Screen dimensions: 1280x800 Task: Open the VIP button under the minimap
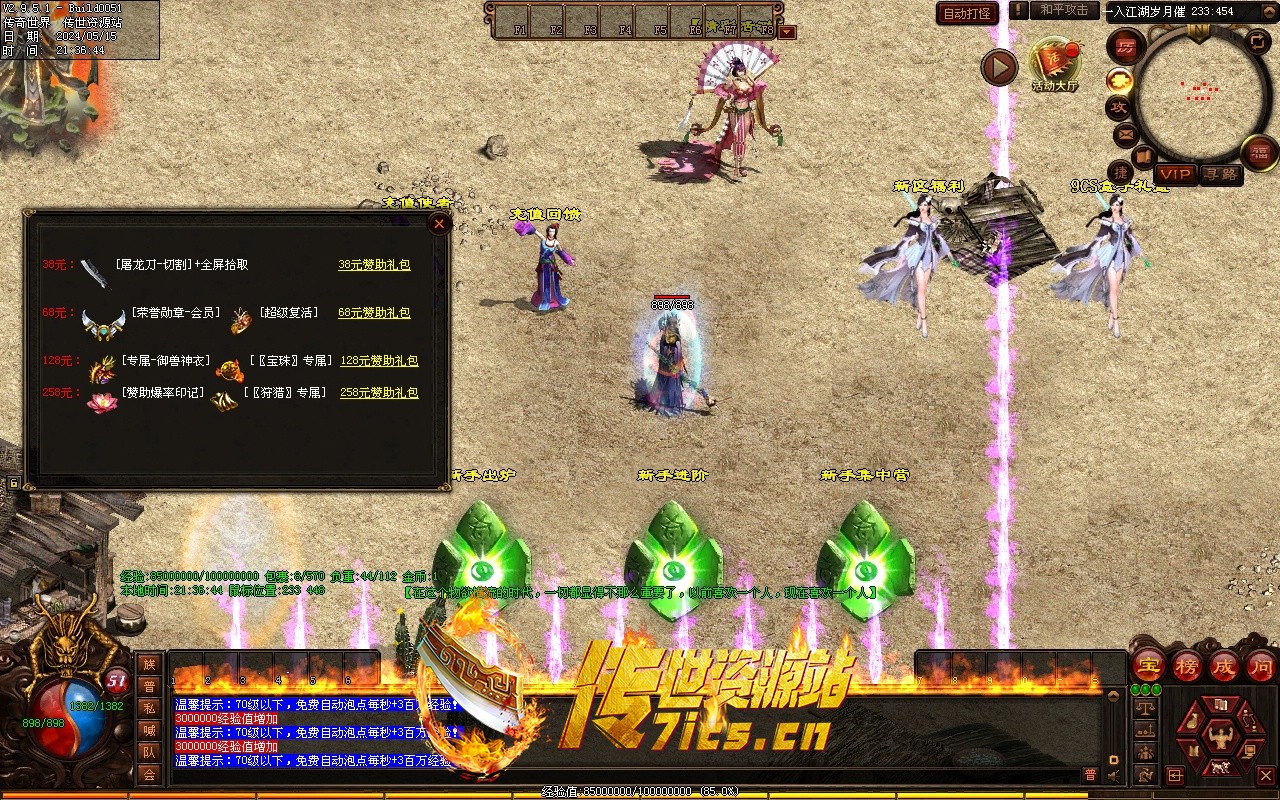coord(1175,174)
